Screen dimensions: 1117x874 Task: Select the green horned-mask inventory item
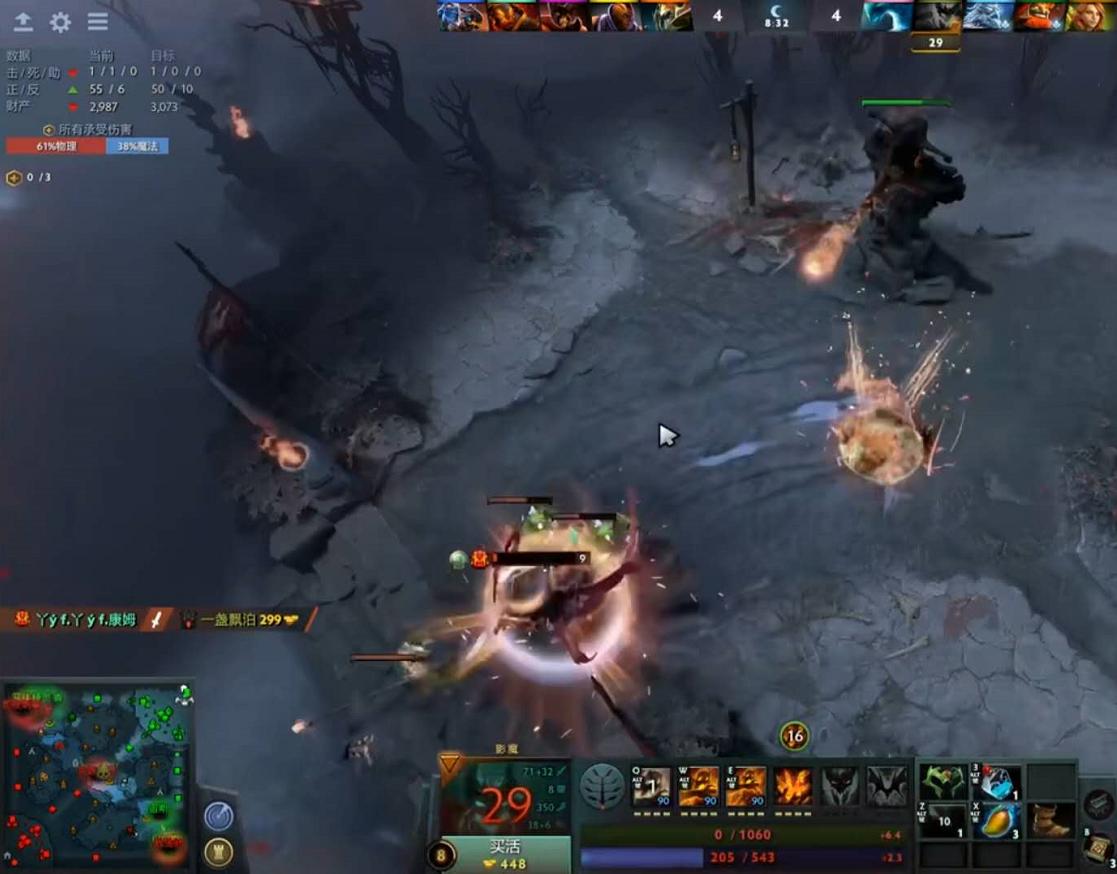tap(944, 783)
